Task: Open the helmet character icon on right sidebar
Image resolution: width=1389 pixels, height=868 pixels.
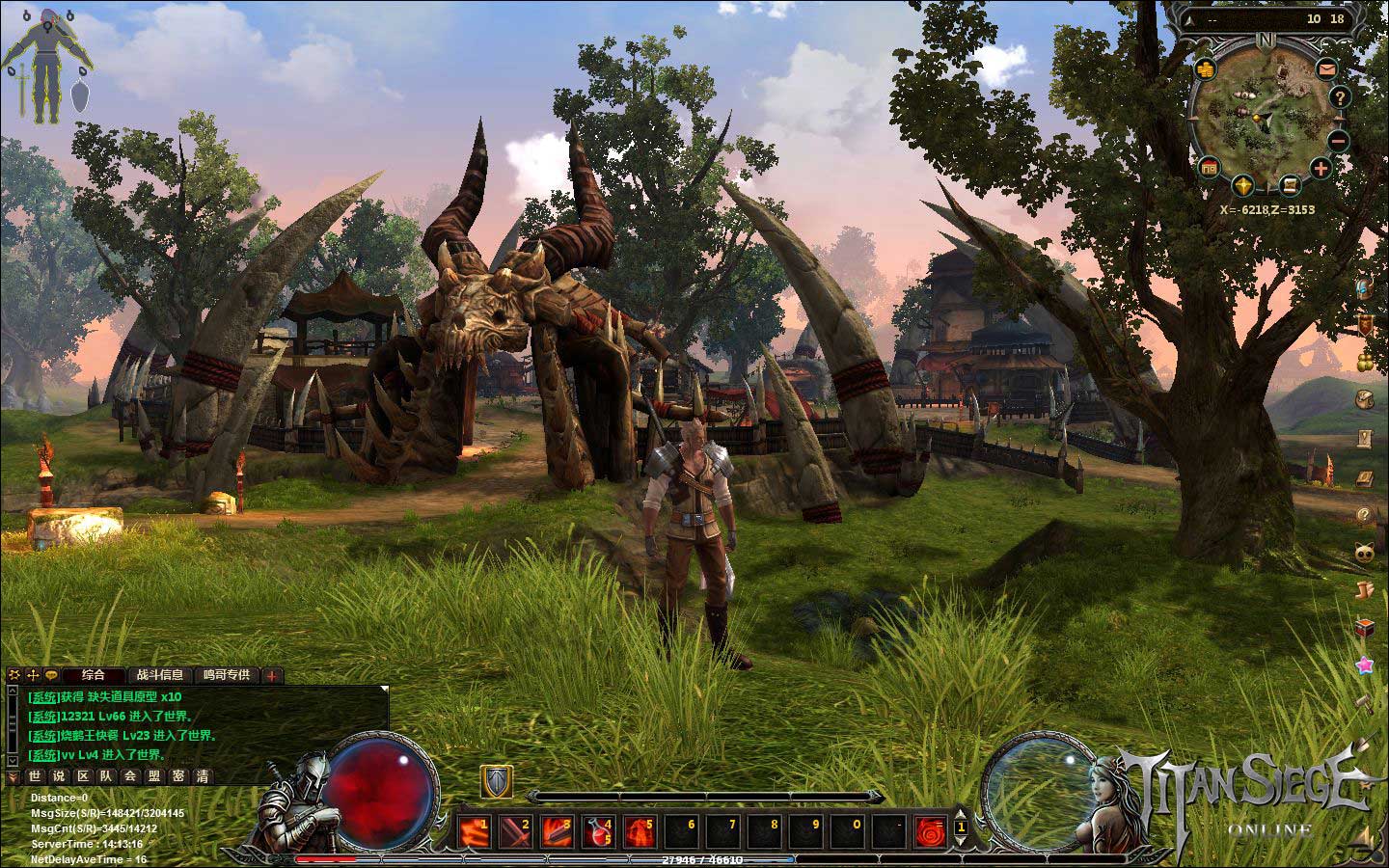Action: point(1365,289)
